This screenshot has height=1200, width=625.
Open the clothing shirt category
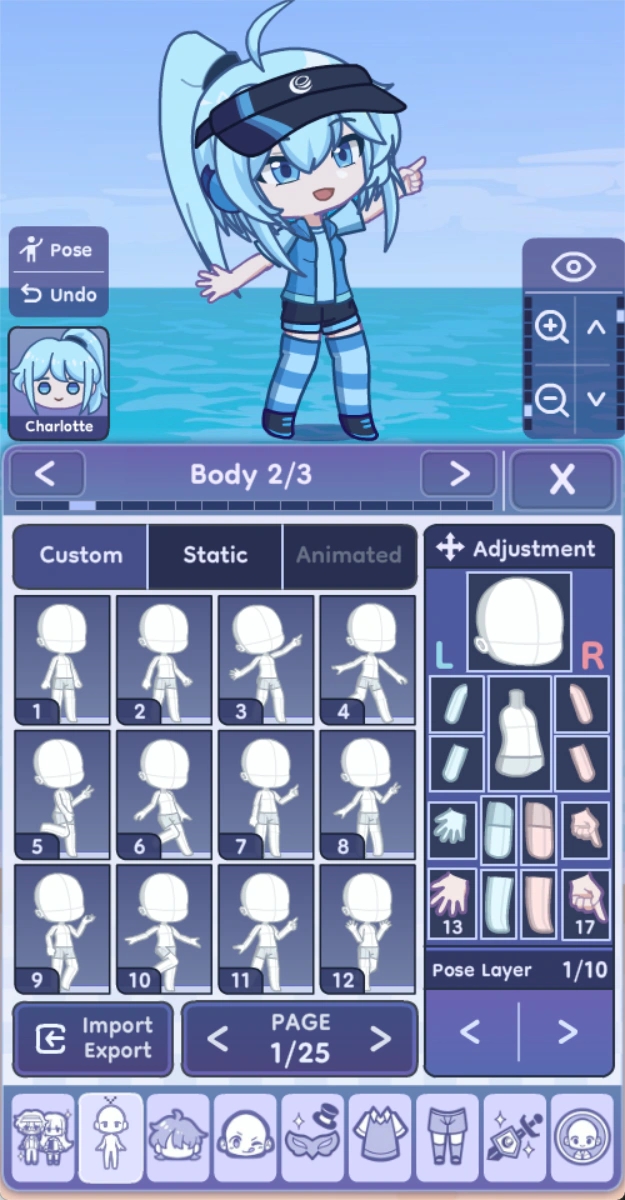coord(379,1138)
